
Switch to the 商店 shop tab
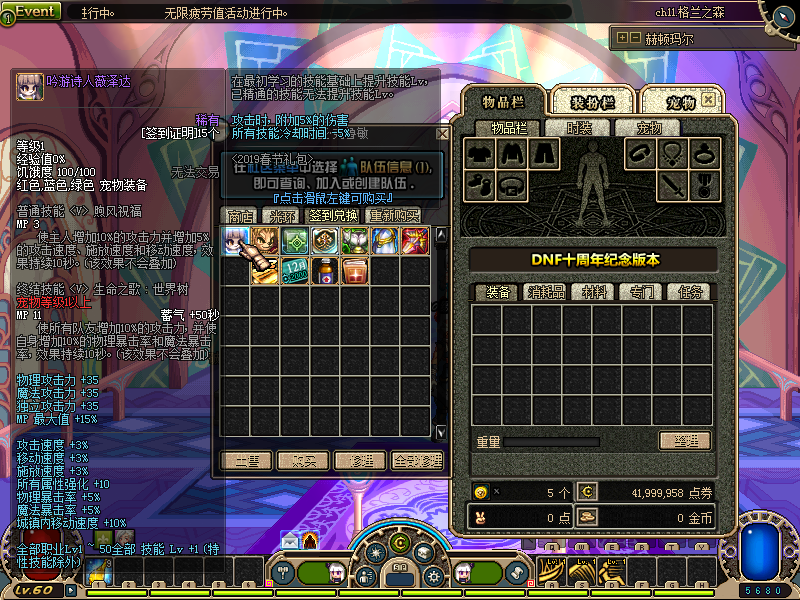[239, 215]
